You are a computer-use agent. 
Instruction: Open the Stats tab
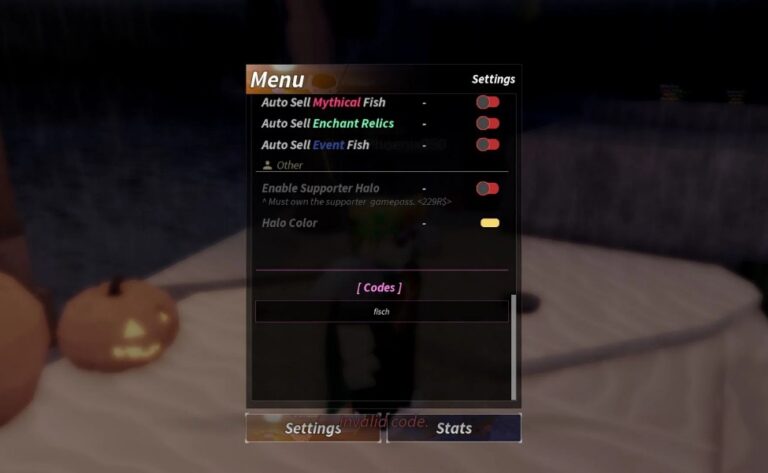tap(454, 428)
